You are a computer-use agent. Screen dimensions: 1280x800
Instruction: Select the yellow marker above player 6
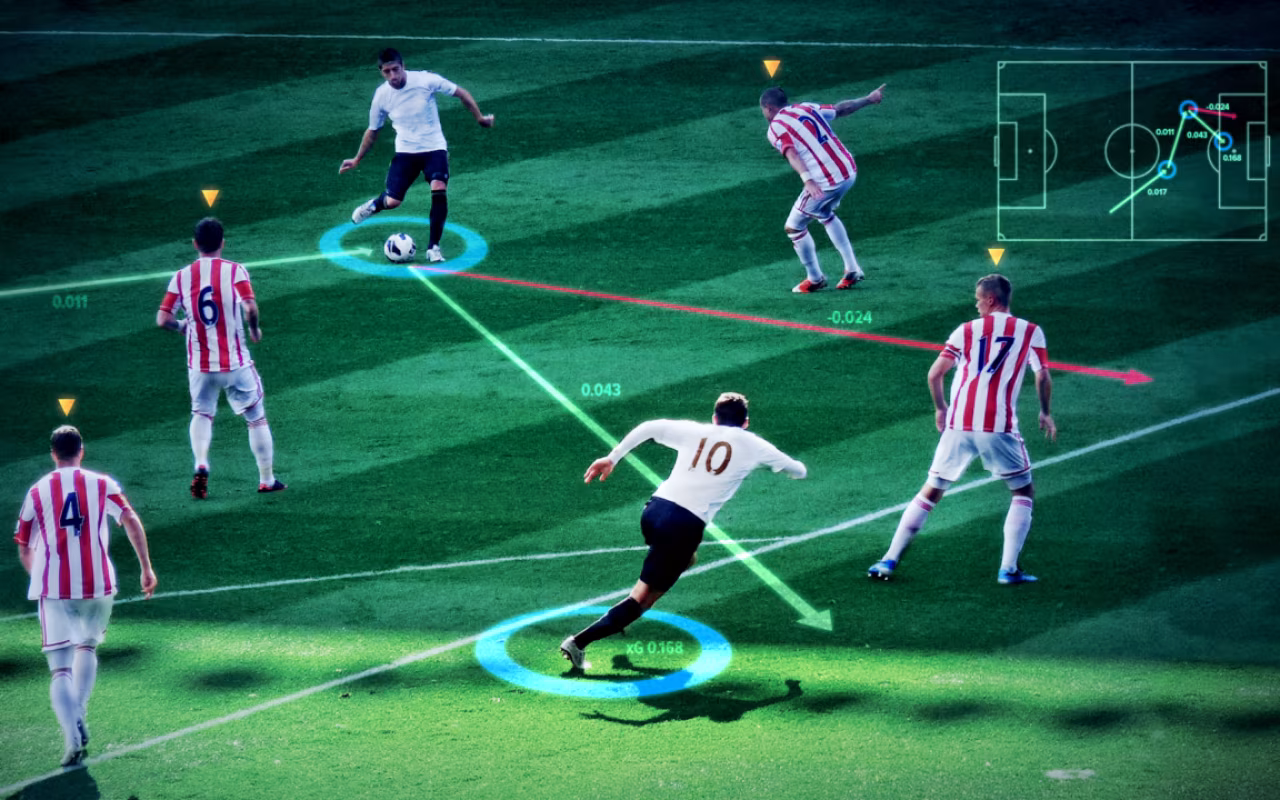(x=209, y=198)
